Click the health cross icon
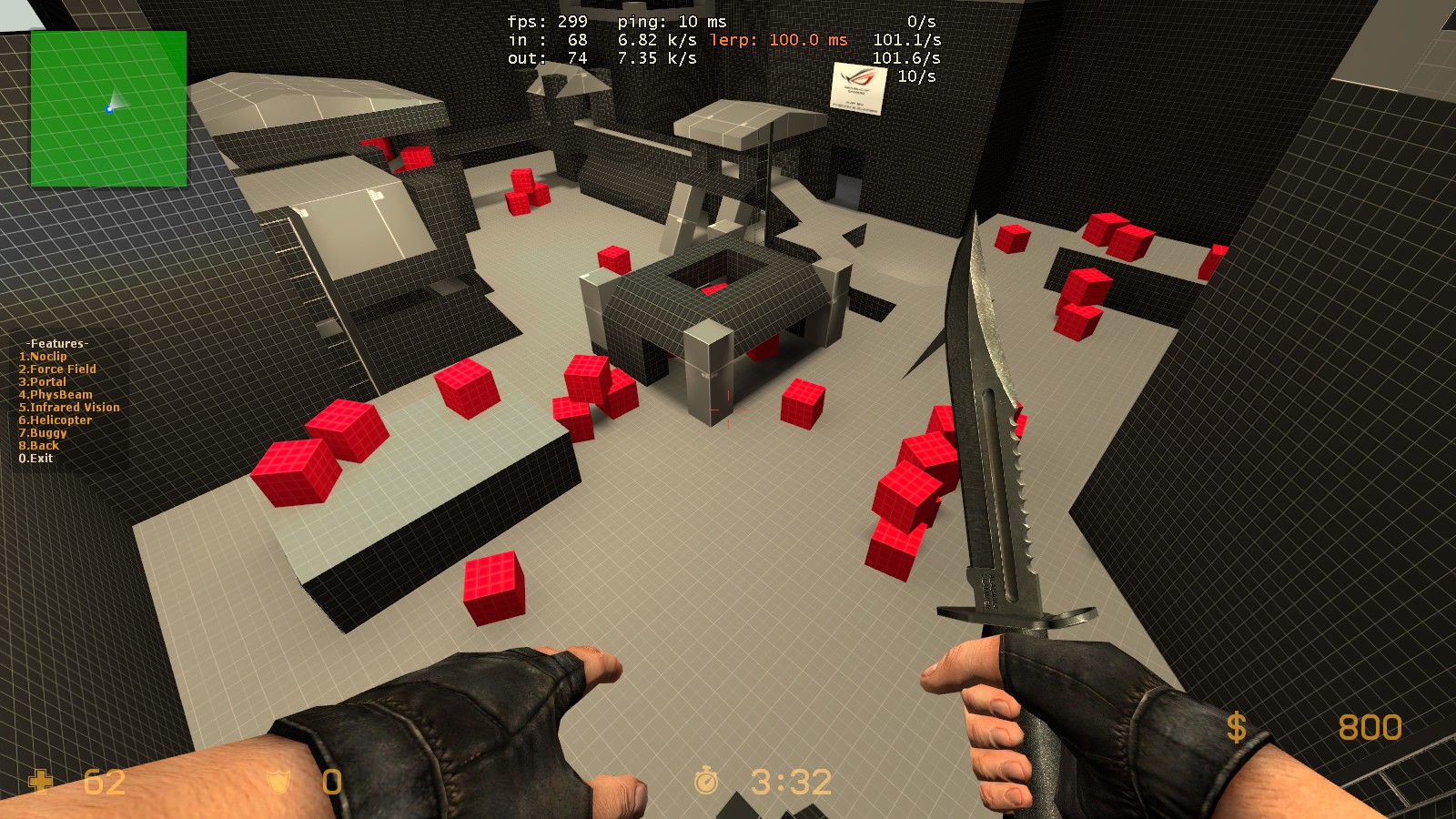Screen dimensions: 1456x819 pos(40,781)
